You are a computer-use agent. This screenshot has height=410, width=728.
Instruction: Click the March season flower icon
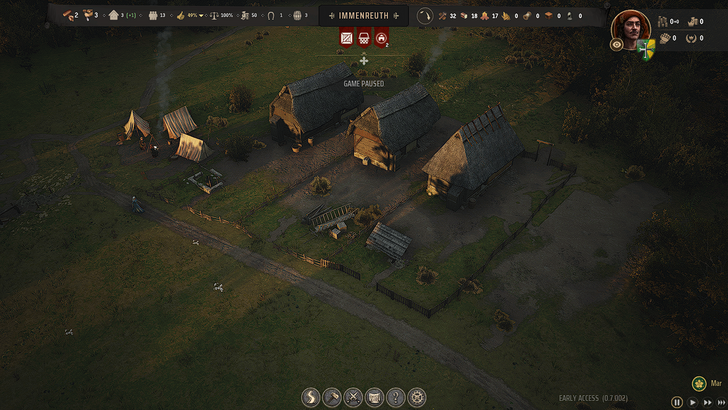click(699, 383)
